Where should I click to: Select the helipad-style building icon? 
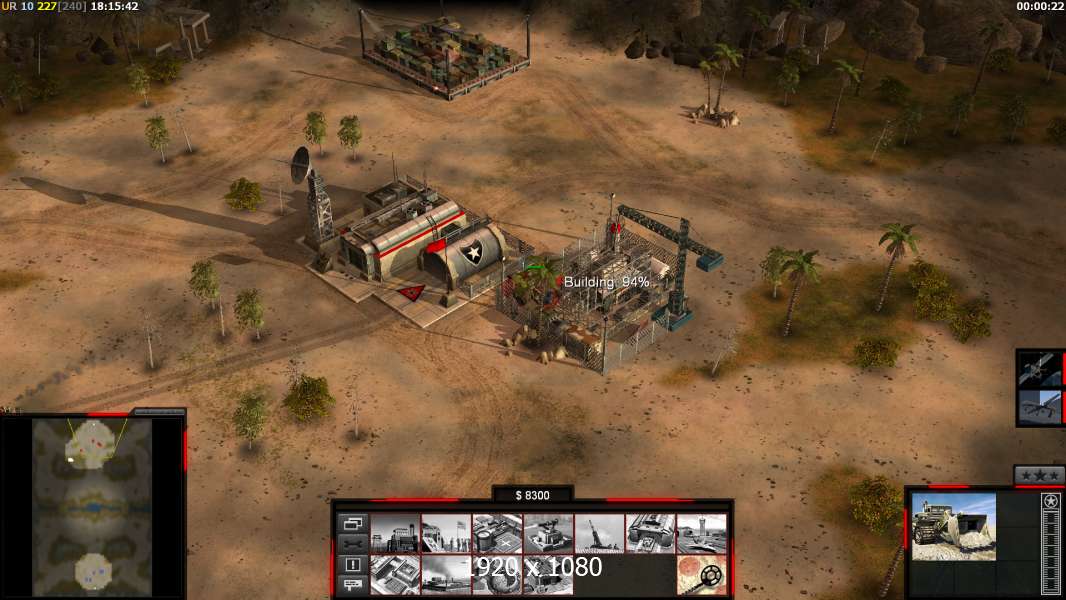[497, 533]
